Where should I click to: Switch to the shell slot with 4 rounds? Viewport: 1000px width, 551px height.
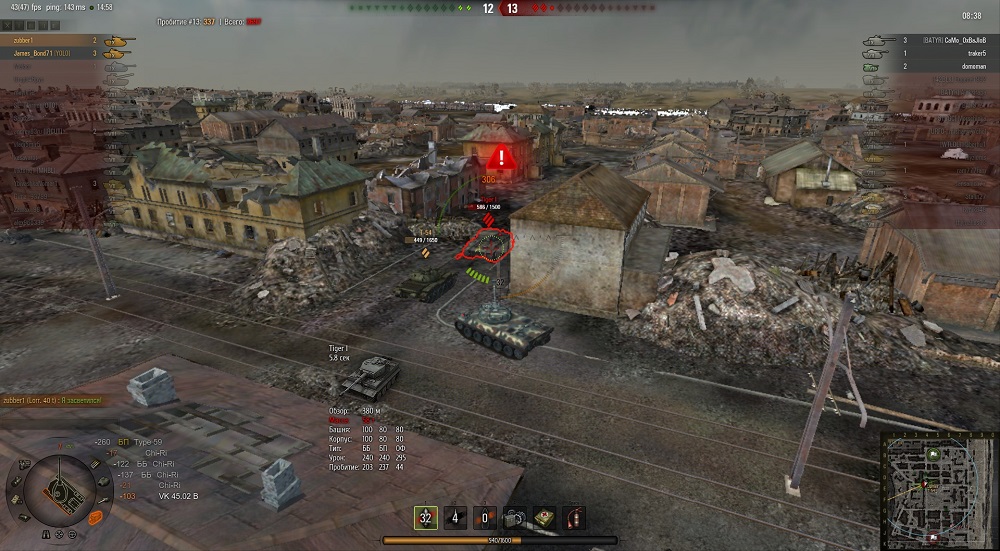[456, 518]
